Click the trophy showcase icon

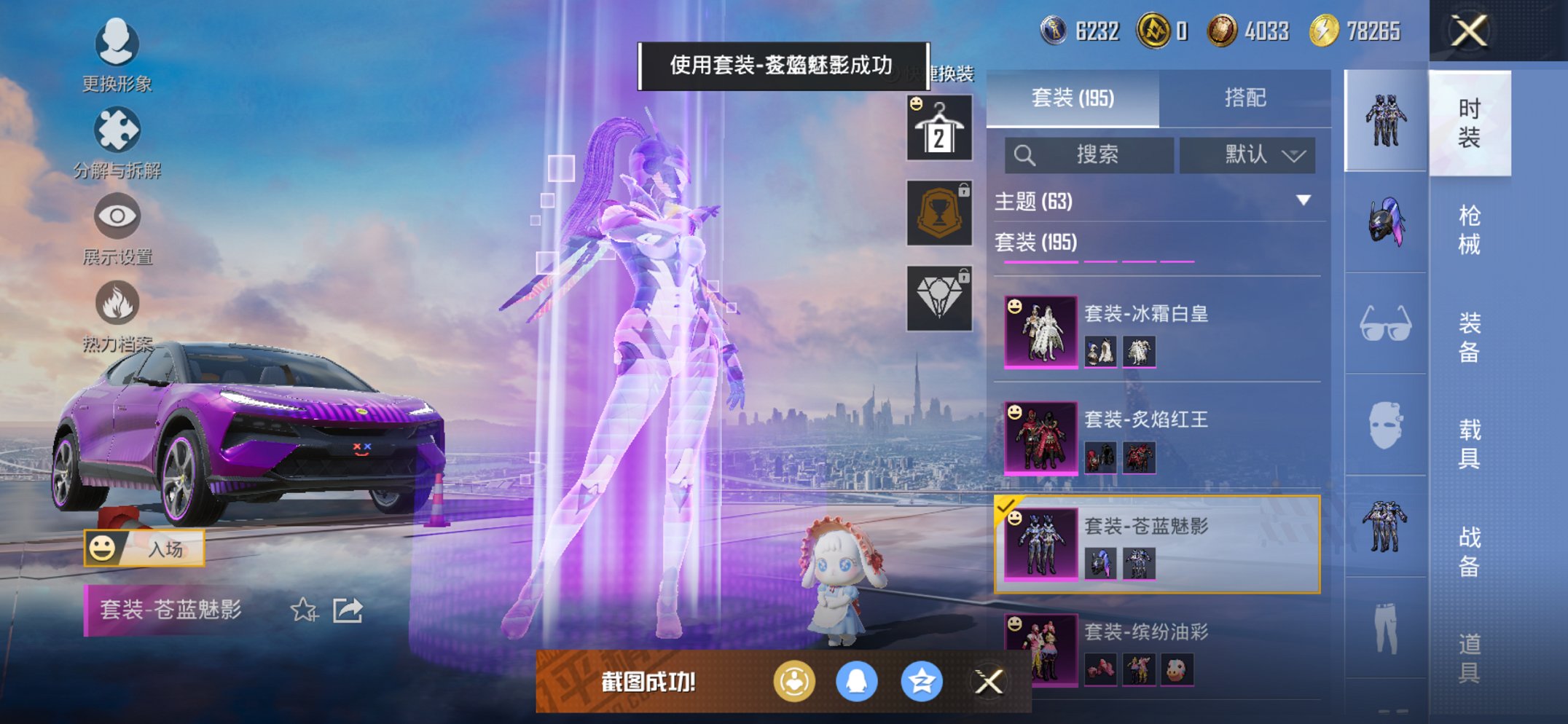[939, 215]
